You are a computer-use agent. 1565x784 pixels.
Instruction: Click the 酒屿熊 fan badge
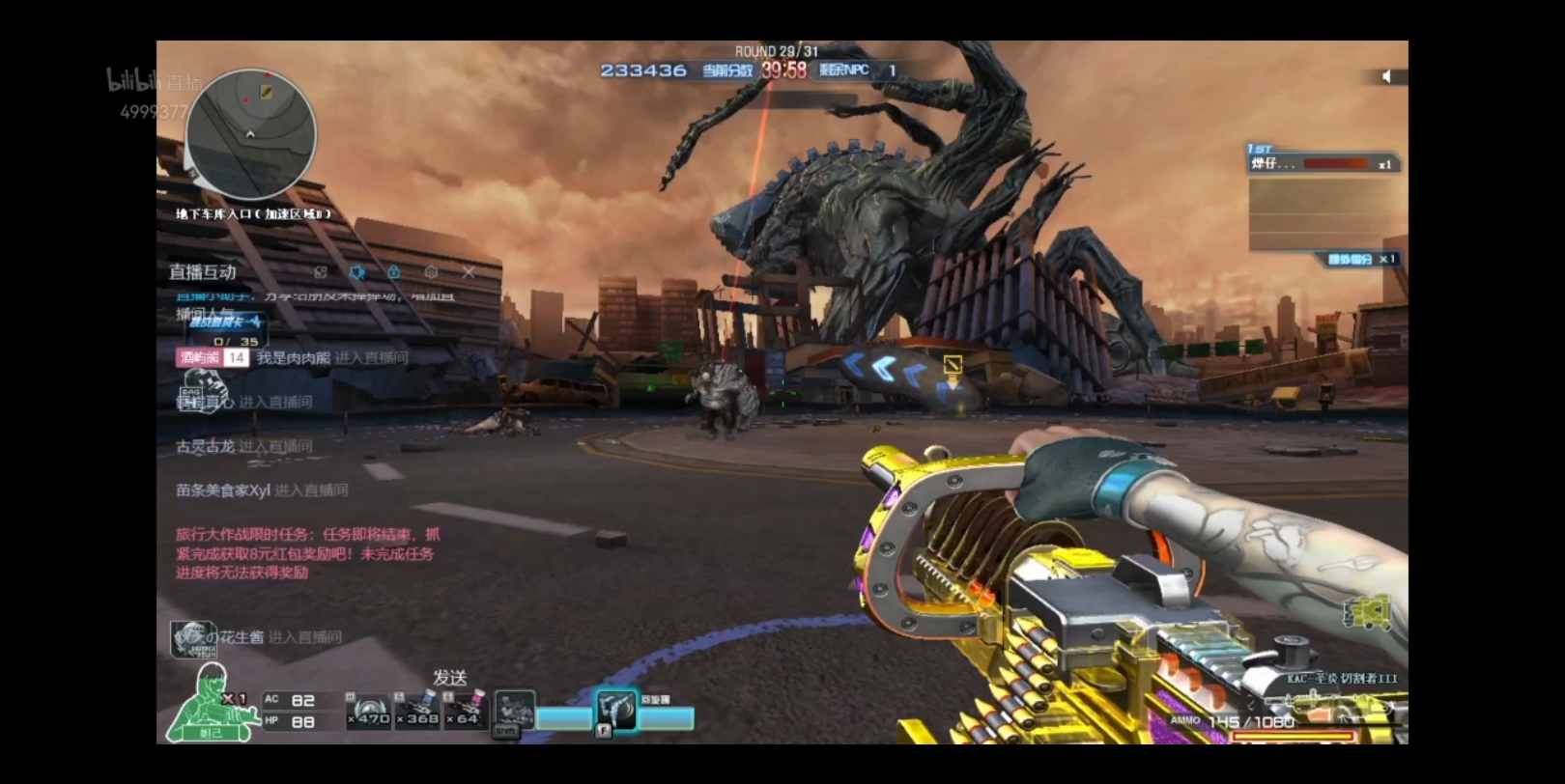click(212, 358)
